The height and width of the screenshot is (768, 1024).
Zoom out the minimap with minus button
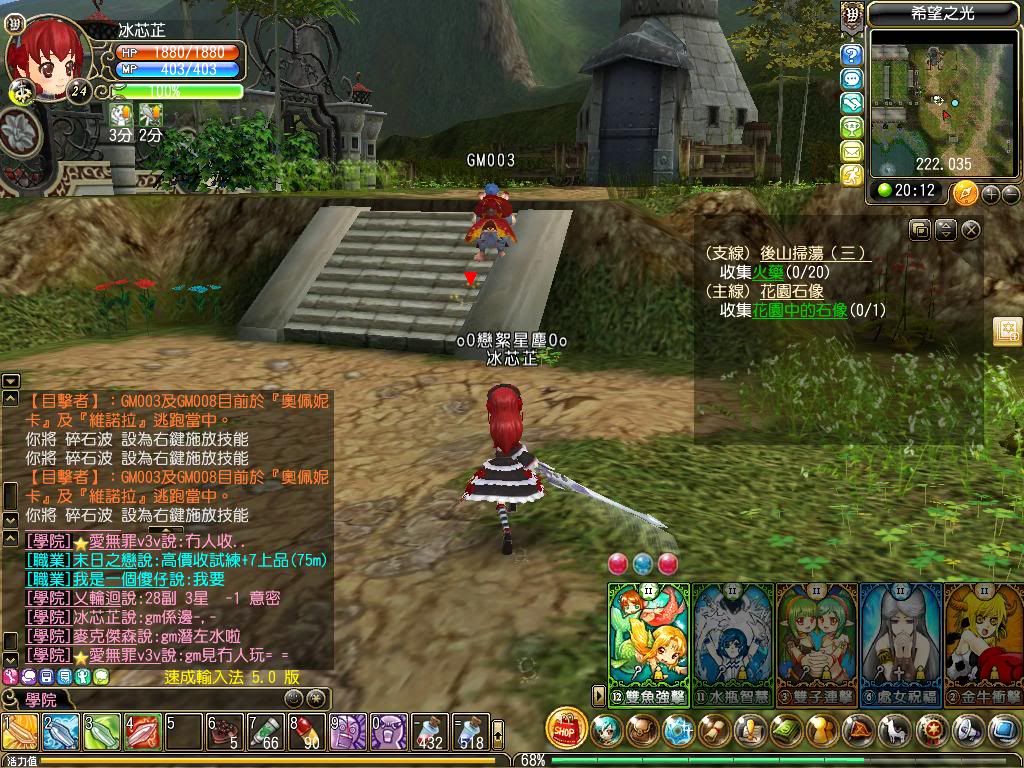[x=1010, y=193]
